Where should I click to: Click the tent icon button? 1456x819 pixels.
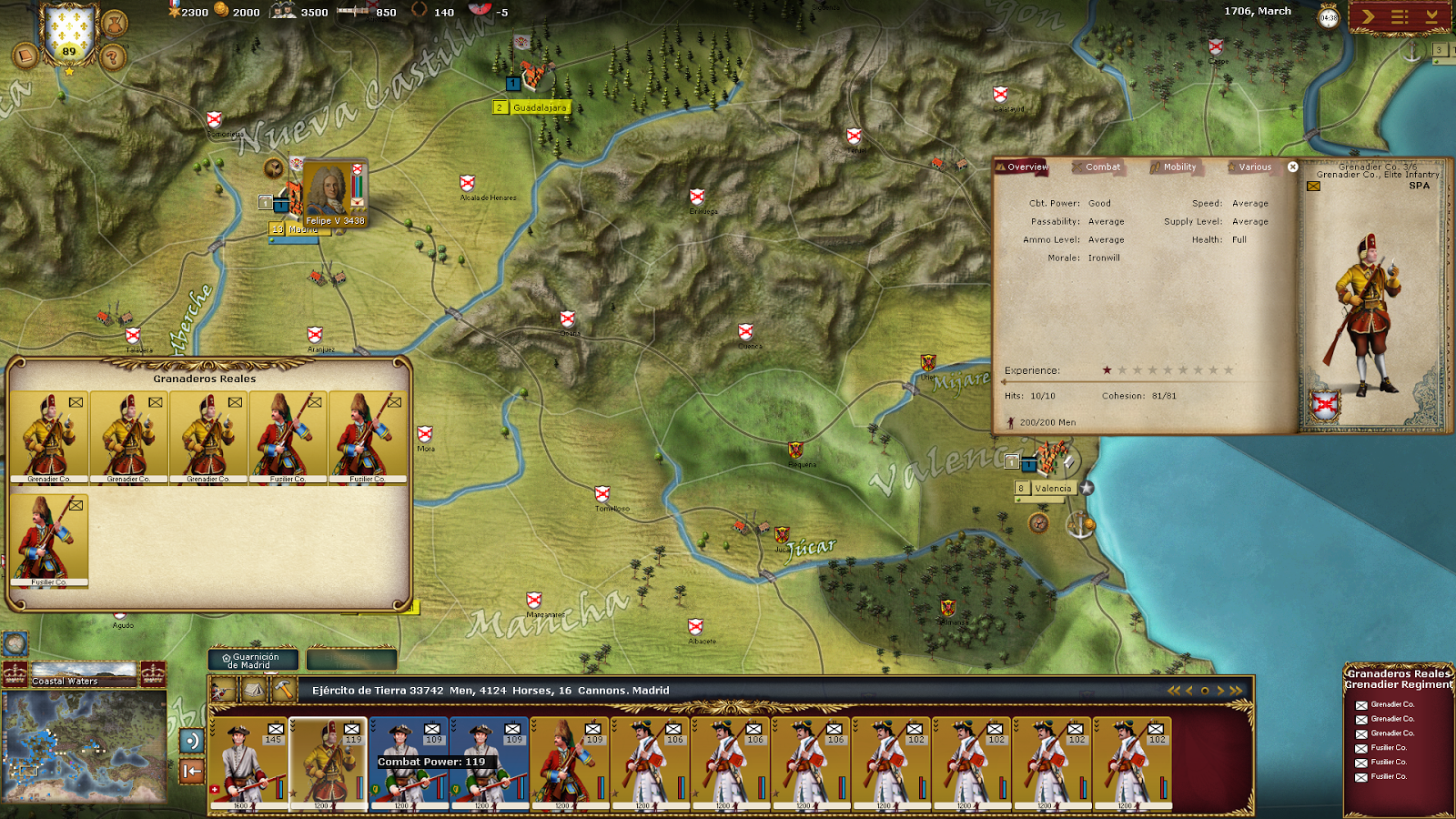point(253,691)
